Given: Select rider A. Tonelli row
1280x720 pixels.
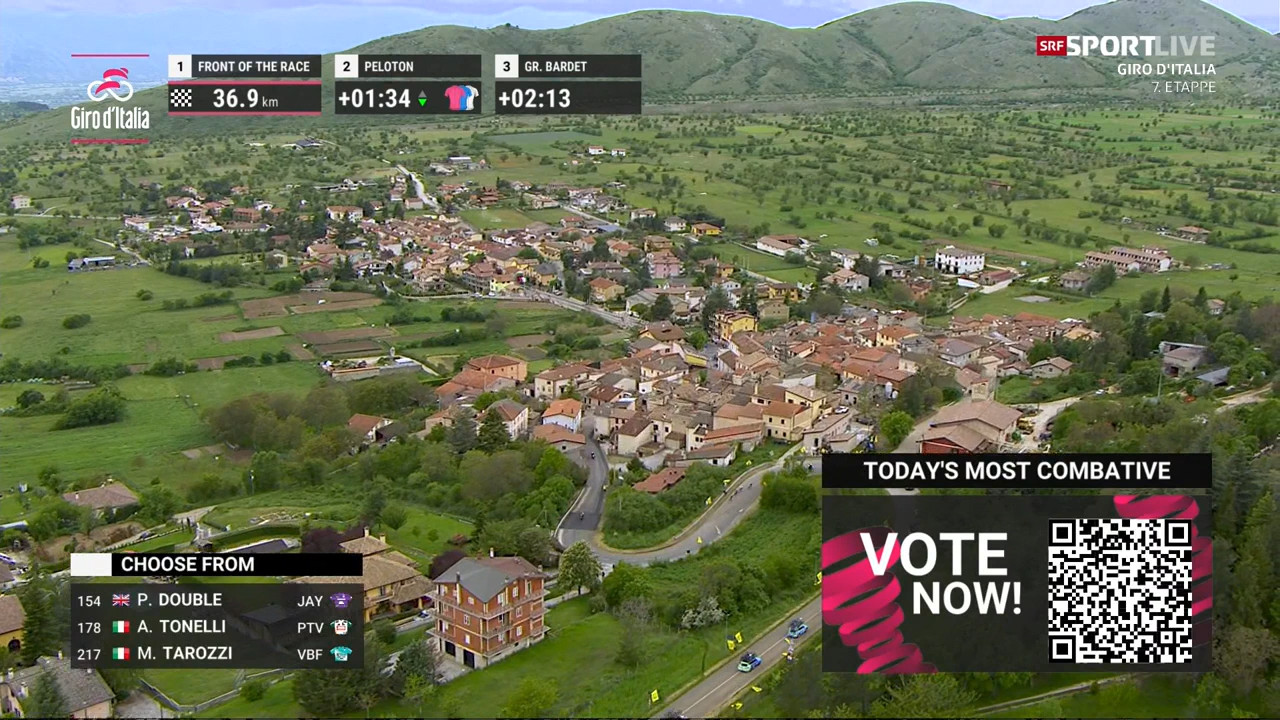Looking at the screenshot, I should (x=182, y=627).
